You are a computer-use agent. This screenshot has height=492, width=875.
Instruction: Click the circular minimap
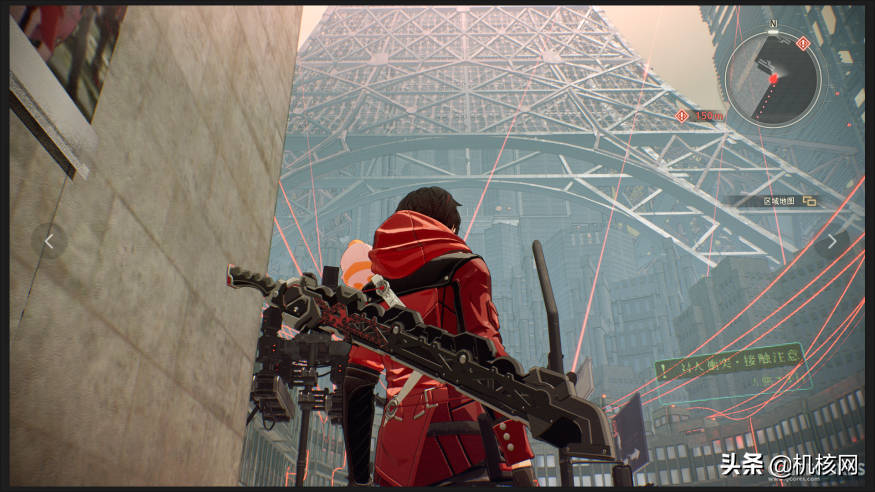[772, 78]
